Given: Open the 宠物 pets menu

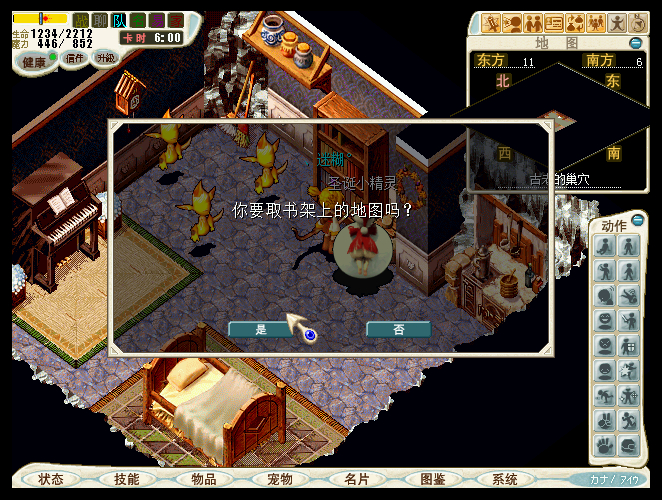Looking at the screenshot, I should coord(280,480).
